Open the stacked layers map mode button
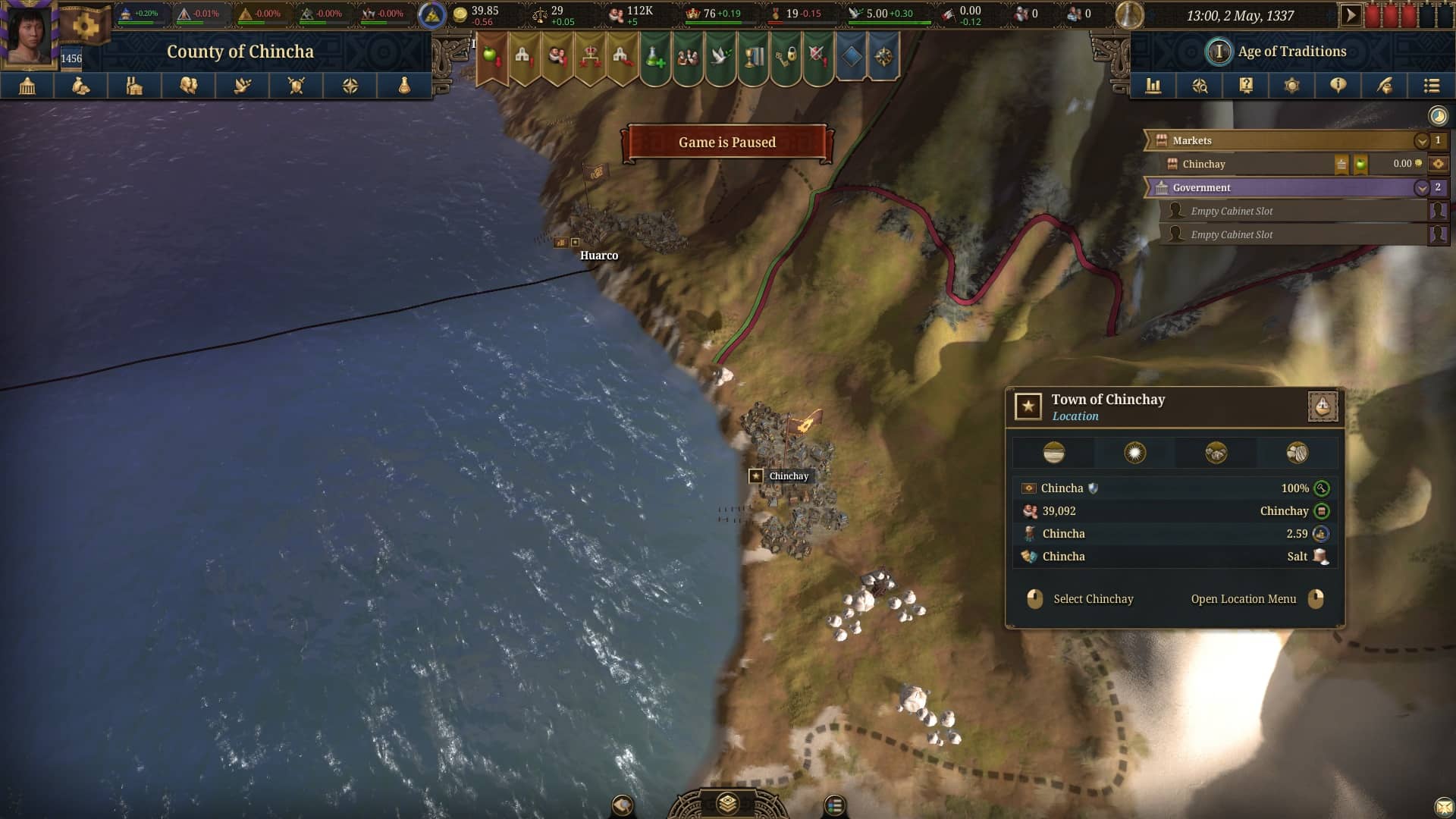The image size is (1456, 819). (x=727, y=802)
